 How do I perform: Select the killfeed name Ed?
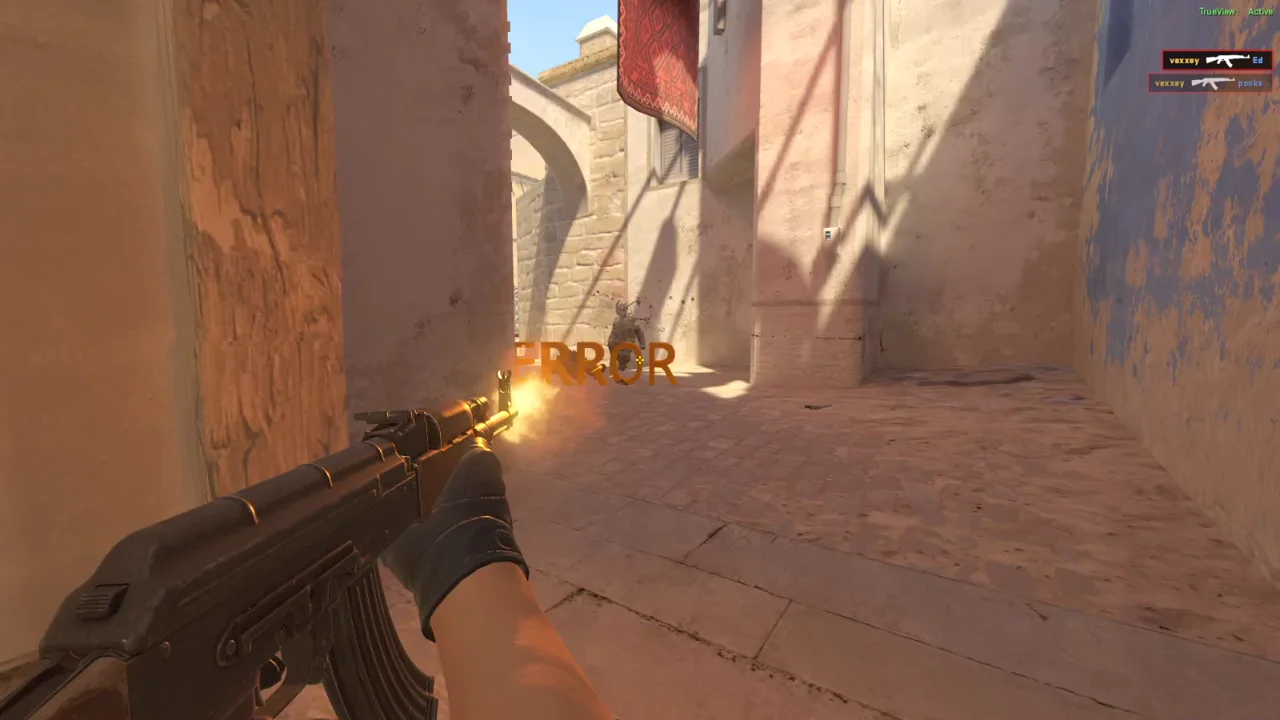click(x=1258, y=60)
